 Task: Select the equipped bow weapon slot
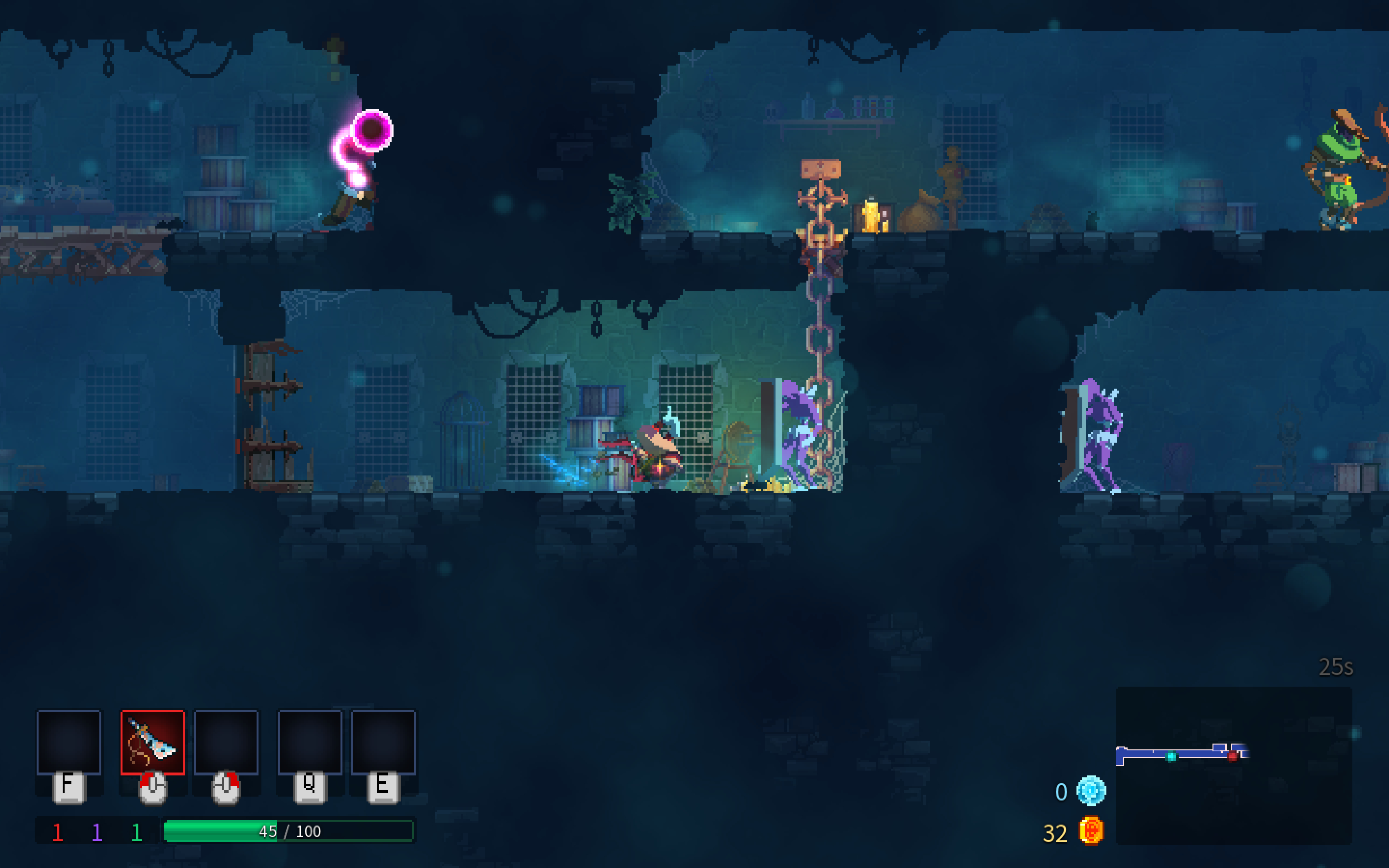tap(153, 742)
